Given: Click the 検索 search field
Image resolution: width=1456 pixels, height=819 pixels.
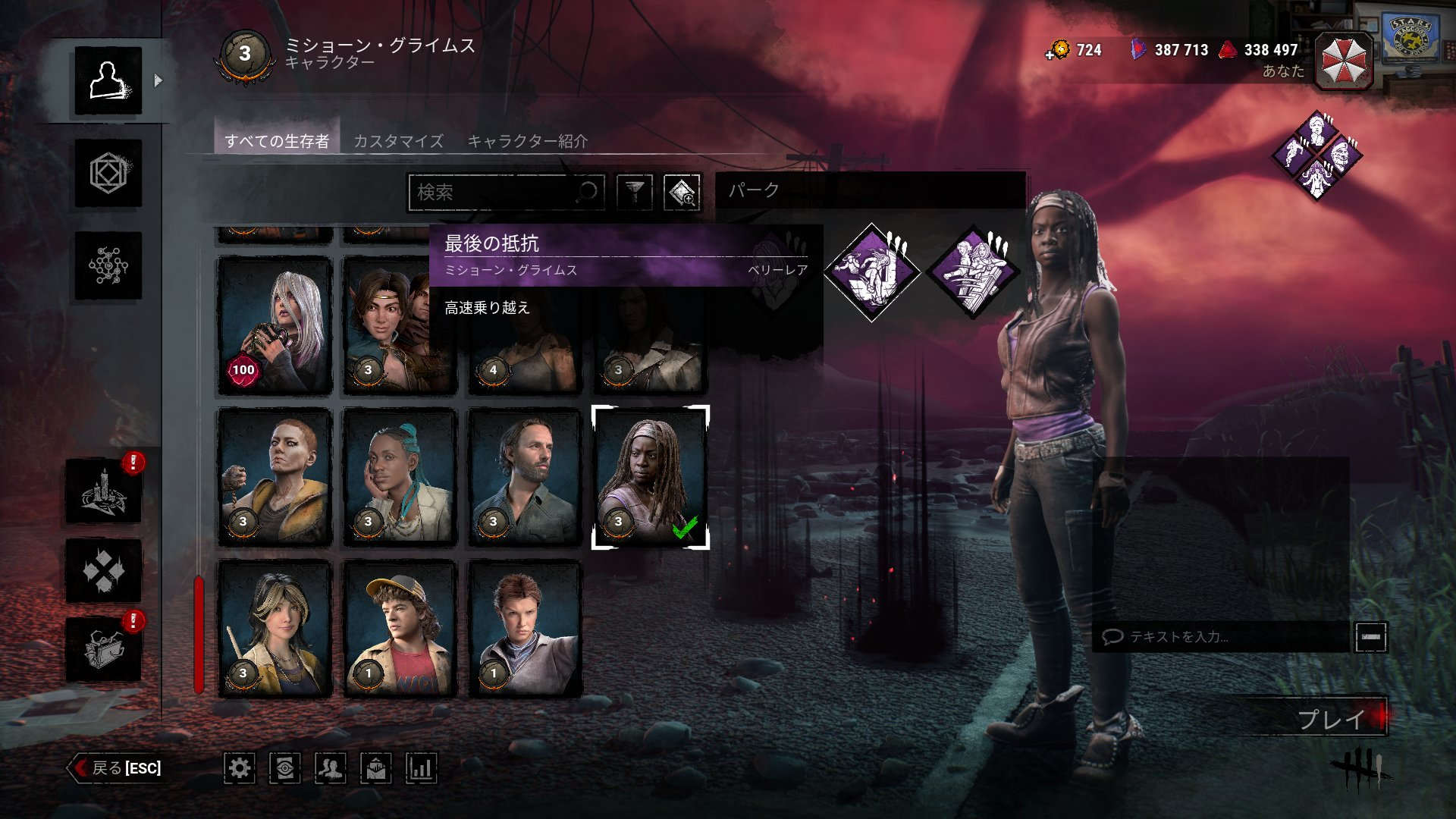Looking at the screenshot, I should (x=493, y=192).
